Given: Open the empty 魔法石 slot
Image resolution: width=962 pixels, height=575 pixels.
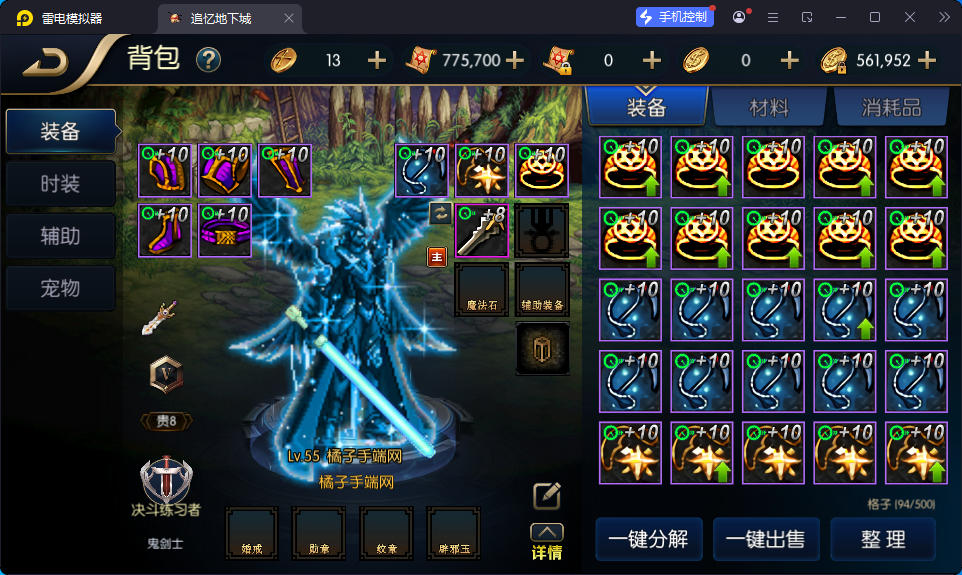Looking at the screenshot, I should pyautogui.click(x=481, y=290).
